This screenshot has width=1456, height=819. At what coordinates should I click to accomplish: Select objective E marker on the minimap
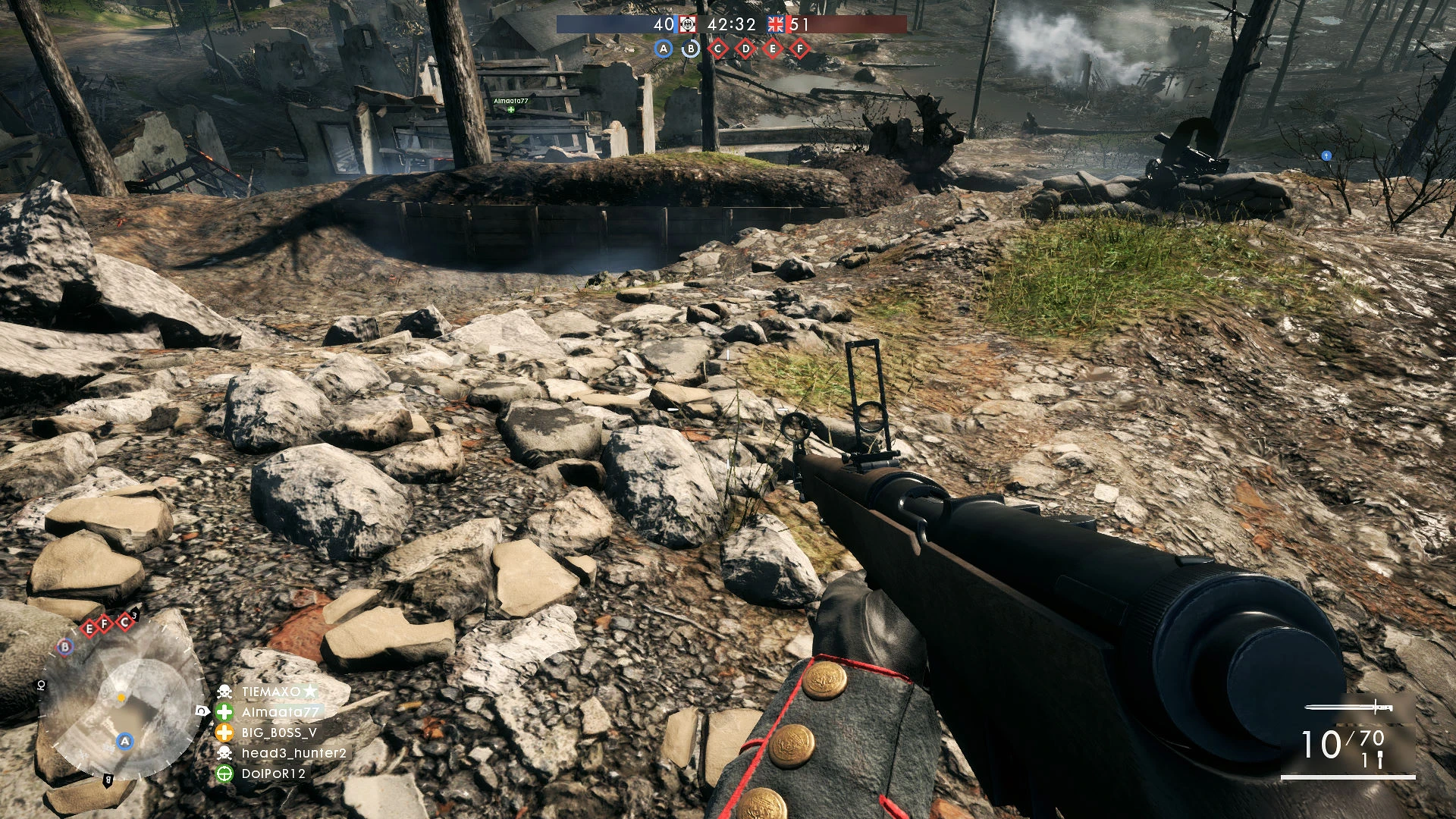coord(89,629)
